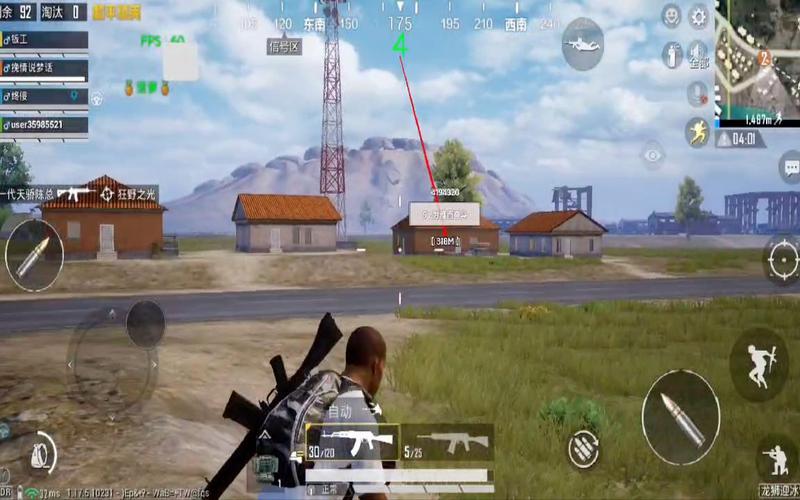
Task: Toggle the microphone button
Action: [697, 93]
